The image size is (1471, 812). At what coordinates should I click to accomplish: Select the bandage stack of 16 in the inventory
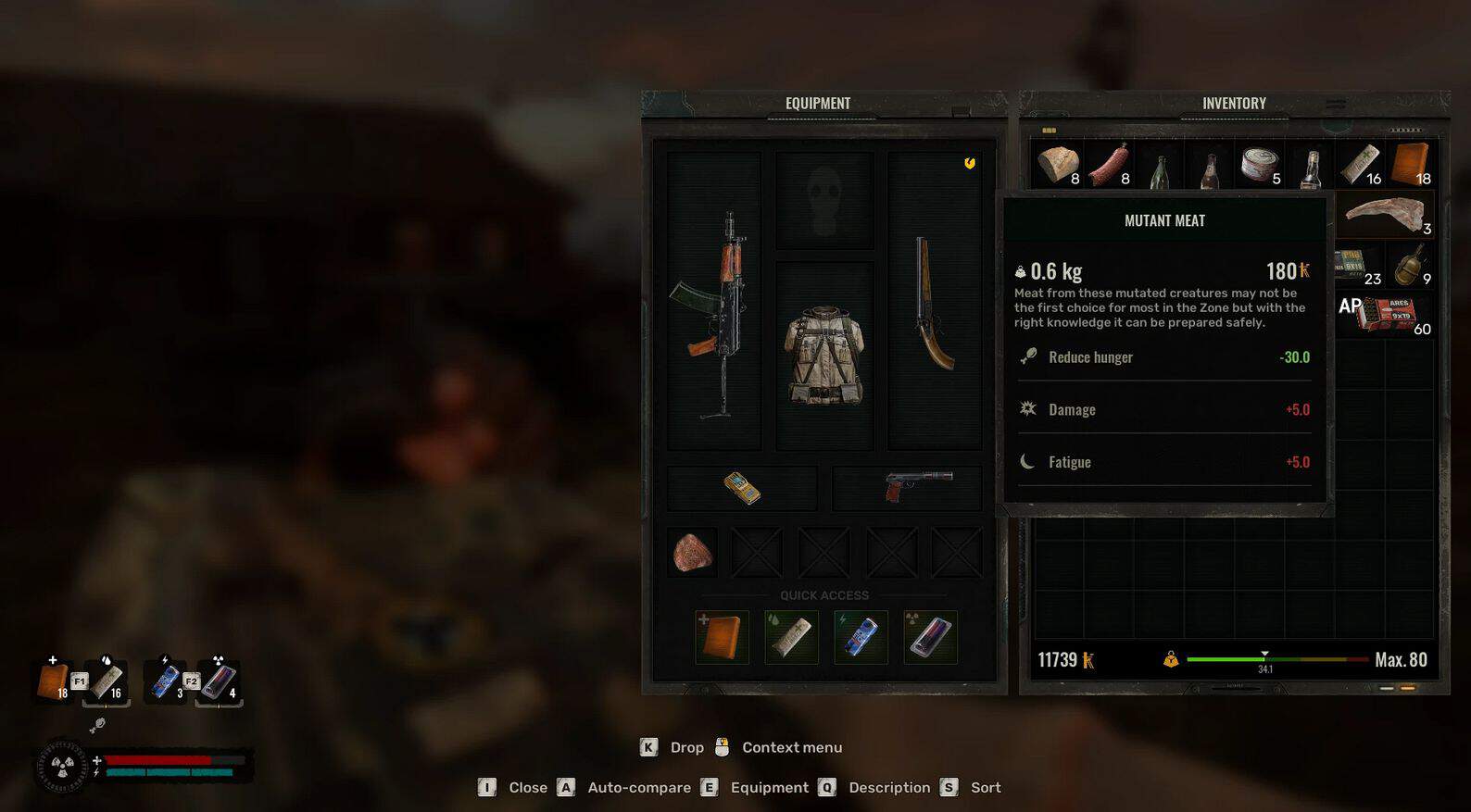pos(1360,165)
